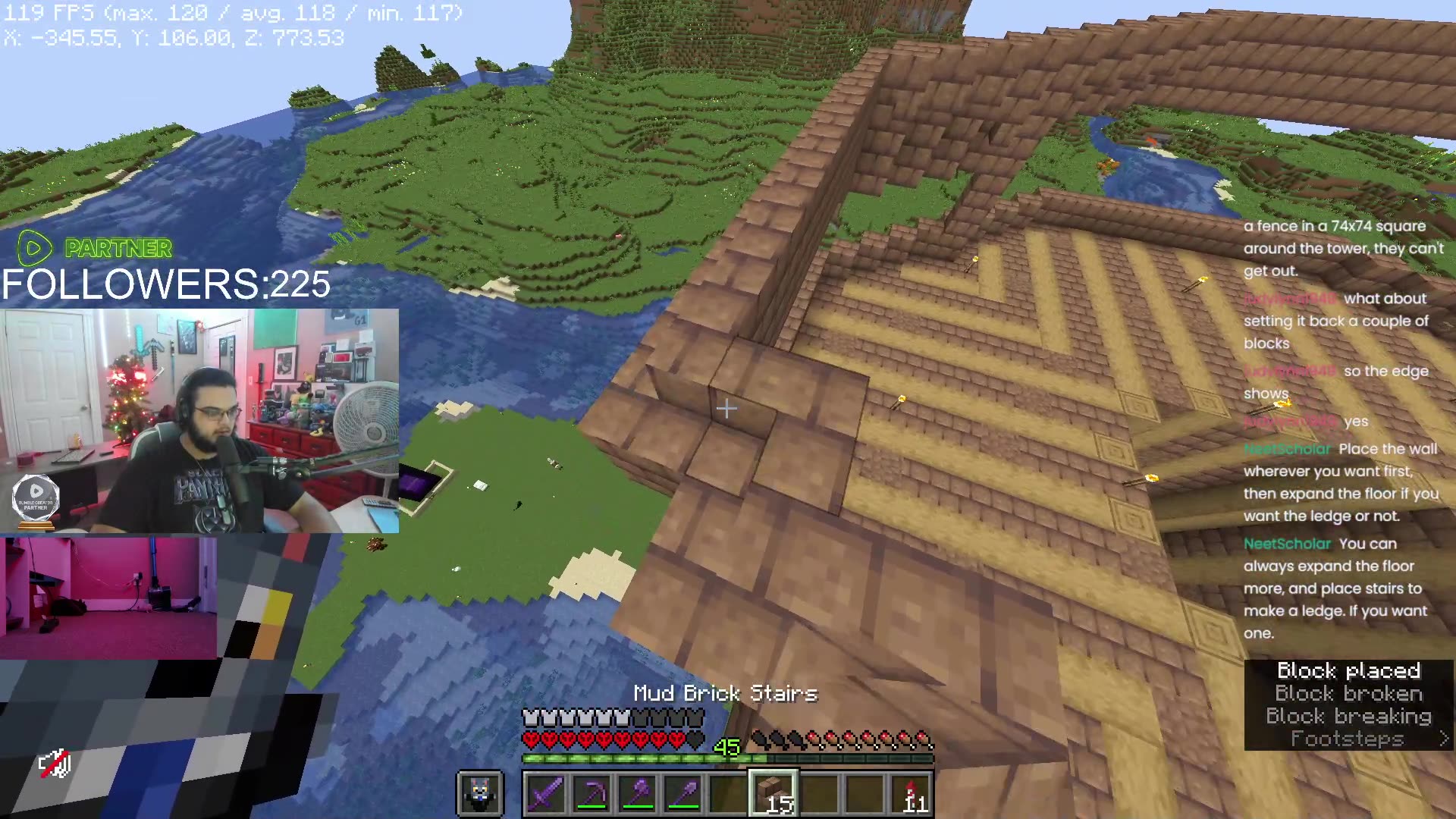Select the enchanted pickaxe hotbar slot
1456x819 pixels.
click(x=591, y=794)
